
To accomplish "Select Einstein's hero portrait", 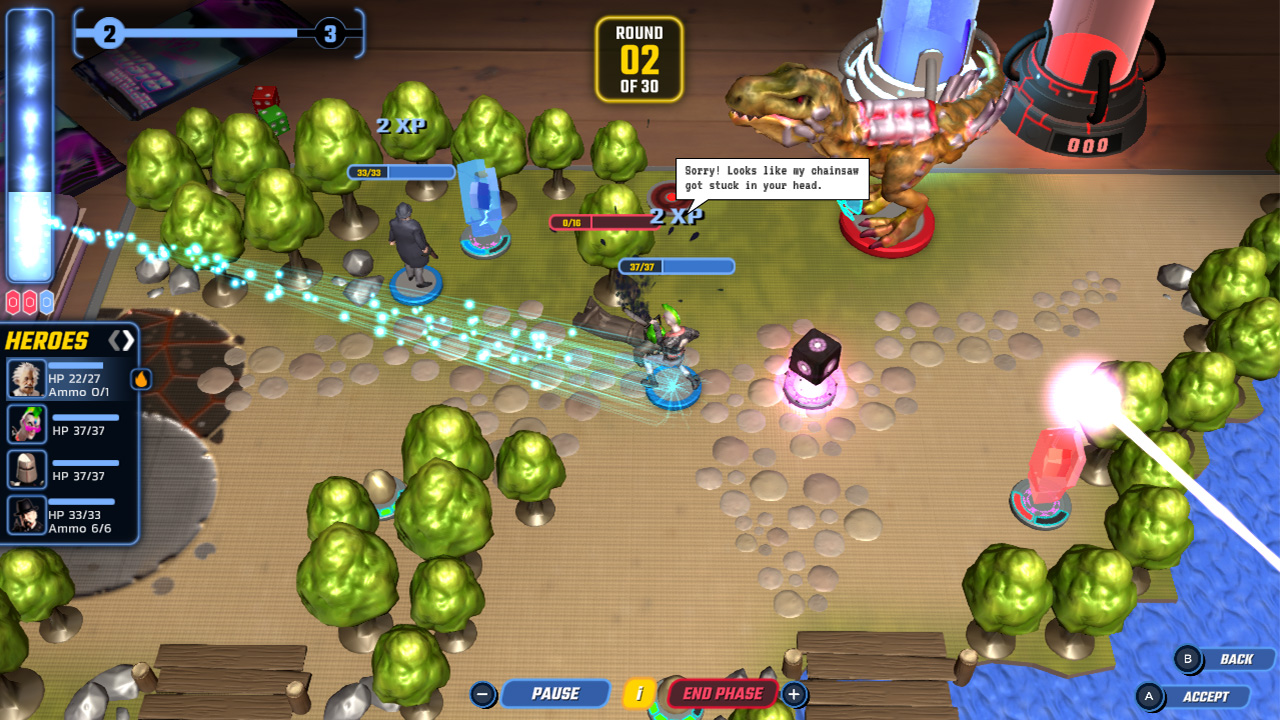I will [28, 378].
